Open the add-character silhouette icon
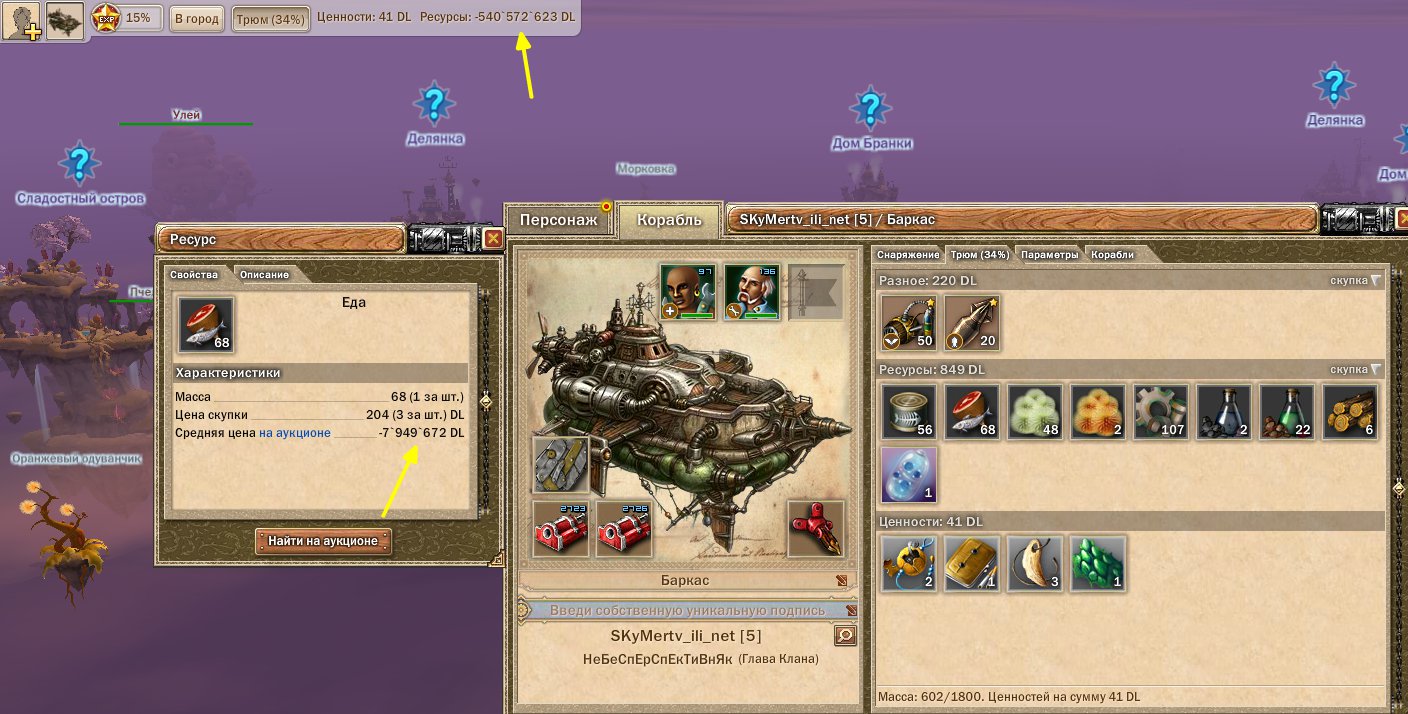1408x714 pixels. point(20,20)
